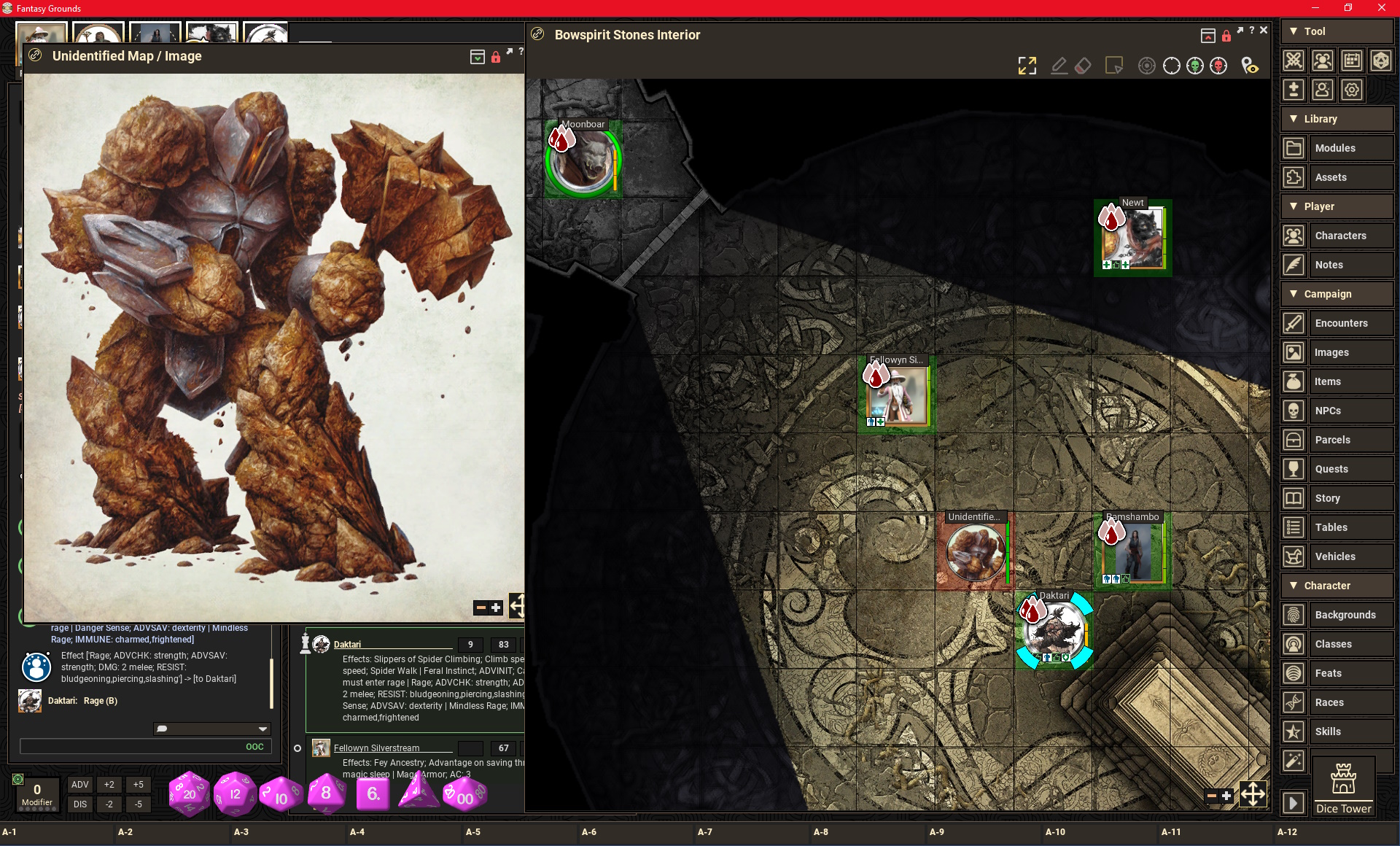Open the Quests list
Image resolution: width=1400 pixels, height=846 pixels.
(x=1331, y=469)
